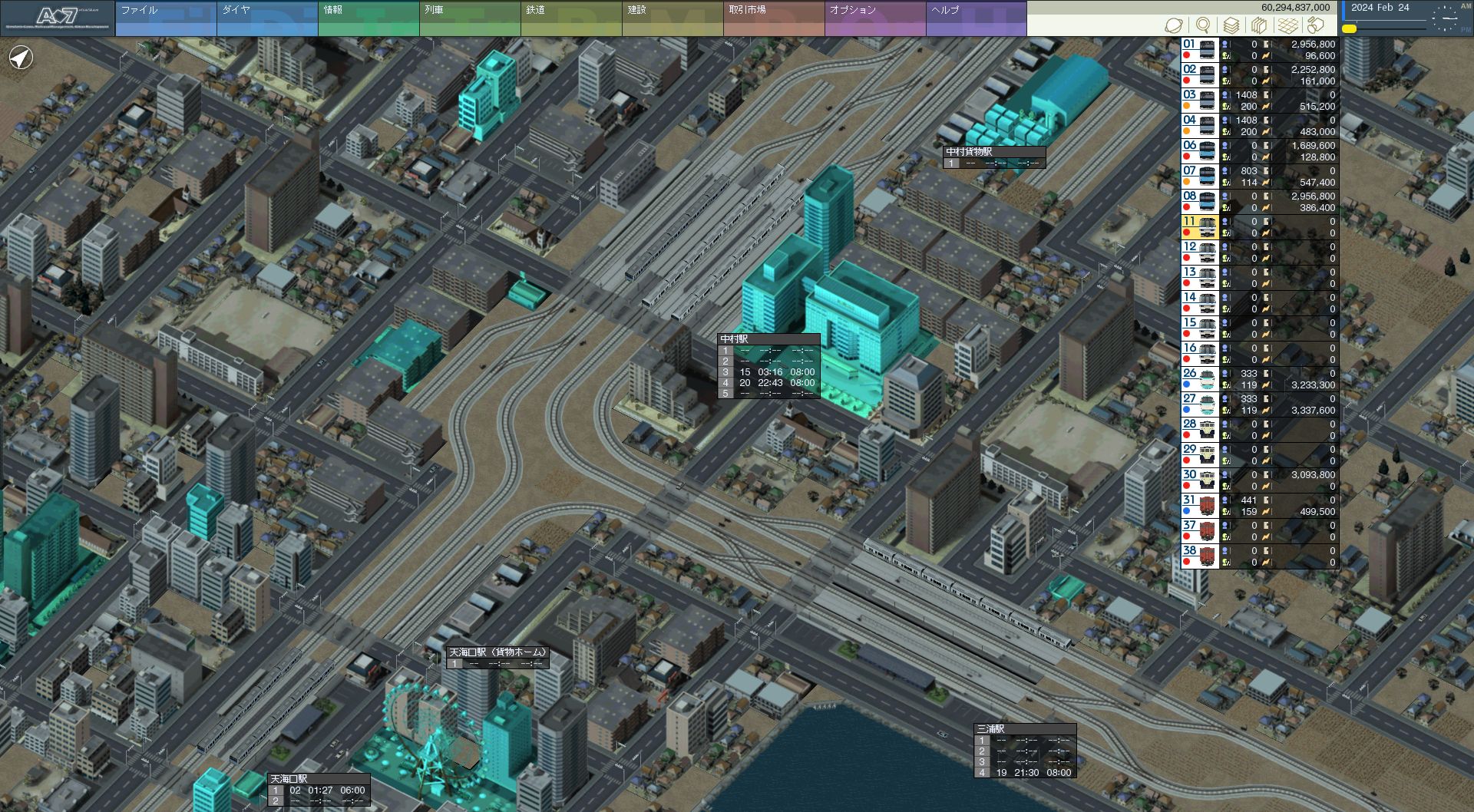
Task: Open the ダイヤ (Timetable) menu
Action: coord(267,18)
